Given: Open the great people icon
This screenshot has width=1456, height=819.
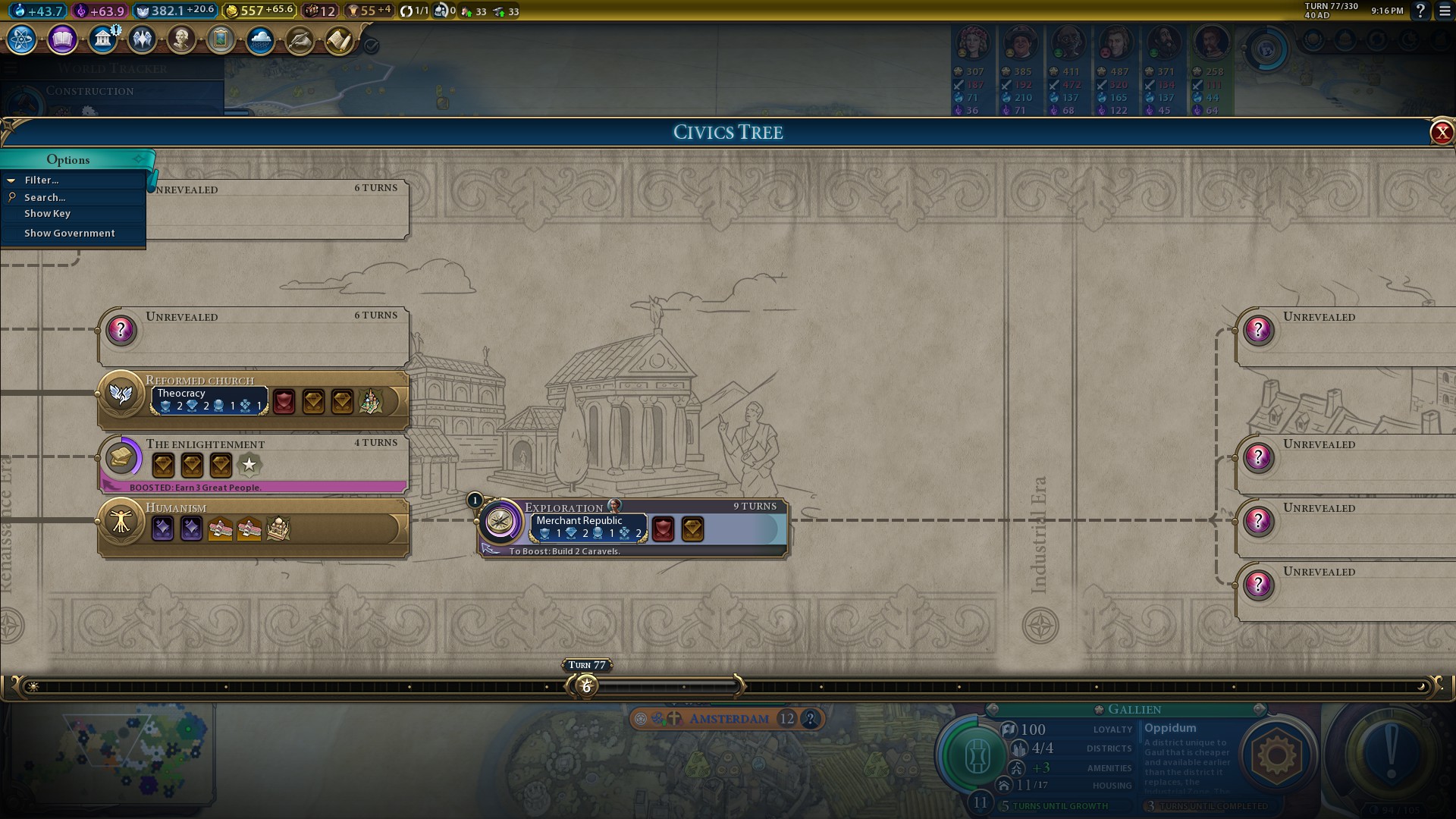Looking at the screenshot, I should (181, 39).
